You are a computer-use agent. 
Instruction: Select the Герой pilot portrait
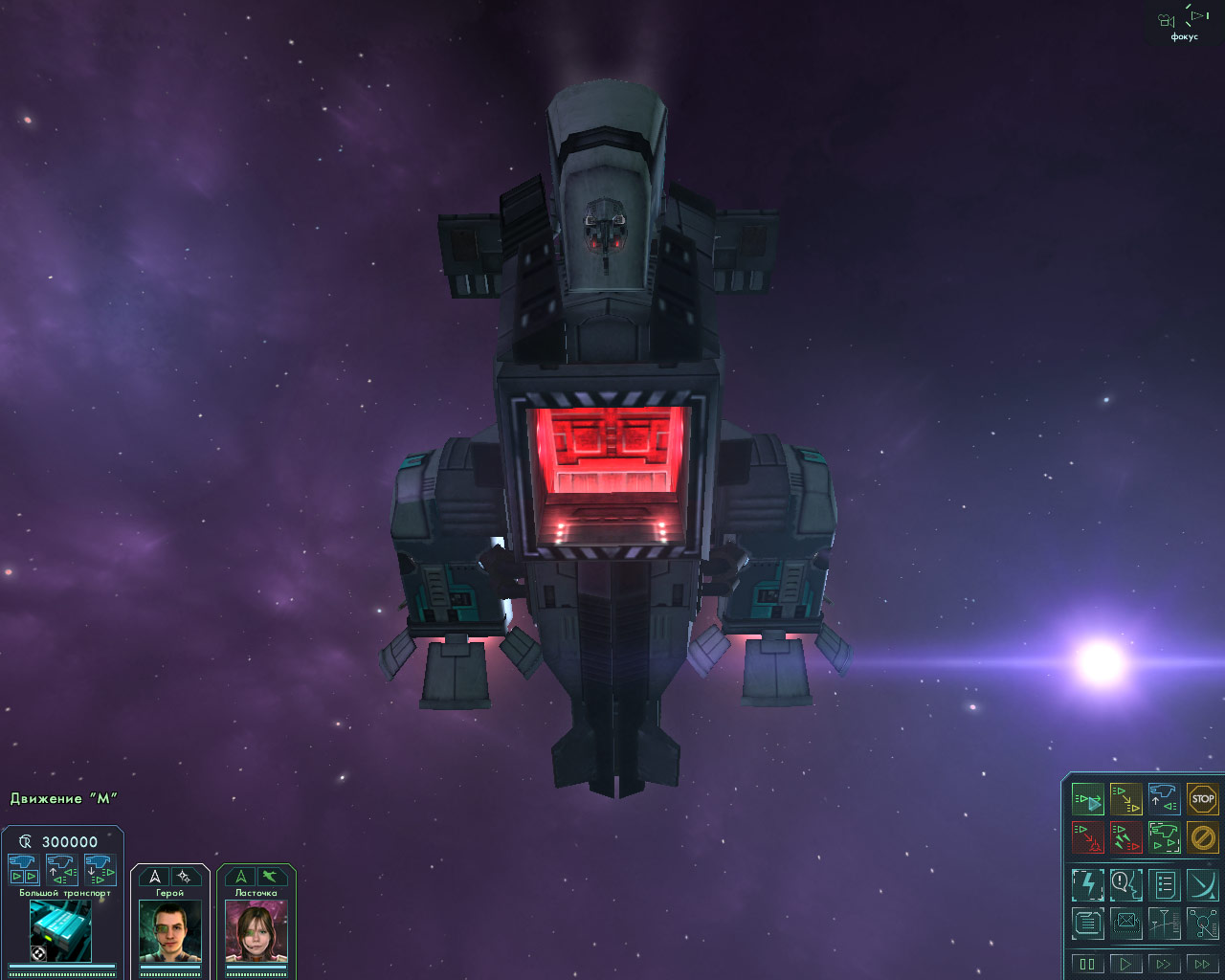tap(169, 931)
